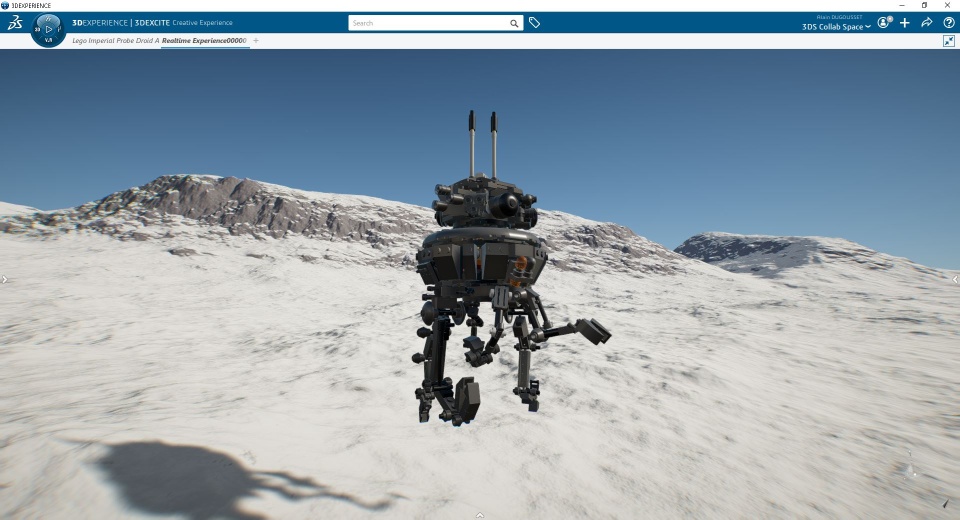Minimize the 3DEXPERIENCE window
The image size is (960, 520).
pyautogui.click(x=902, y=5)
